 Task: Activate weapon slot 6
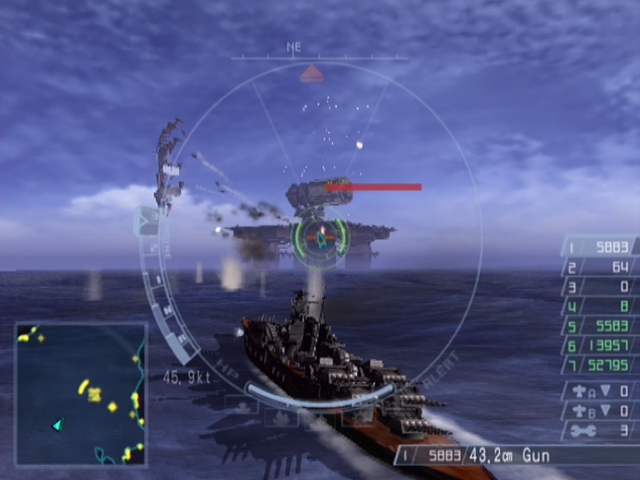pyautogui.click(x=600, y=345)
